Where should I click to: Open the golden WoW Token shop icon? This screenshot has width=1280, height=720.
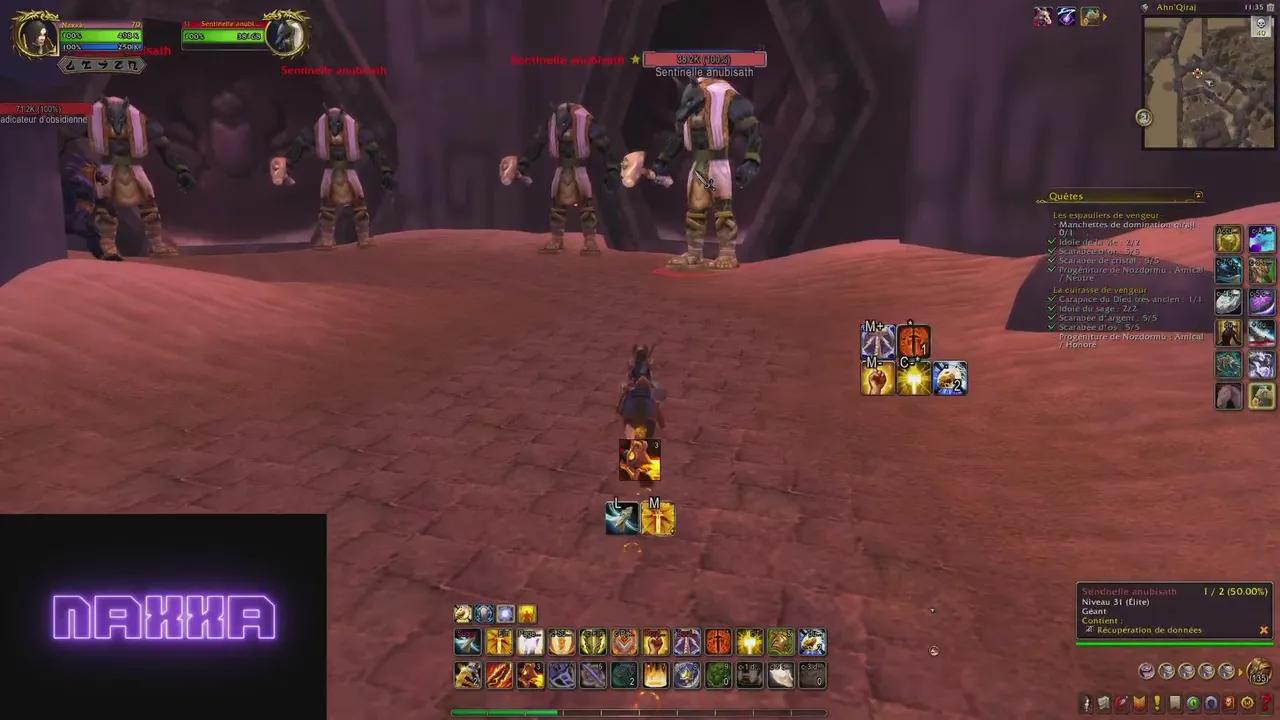pos(1246,702)
